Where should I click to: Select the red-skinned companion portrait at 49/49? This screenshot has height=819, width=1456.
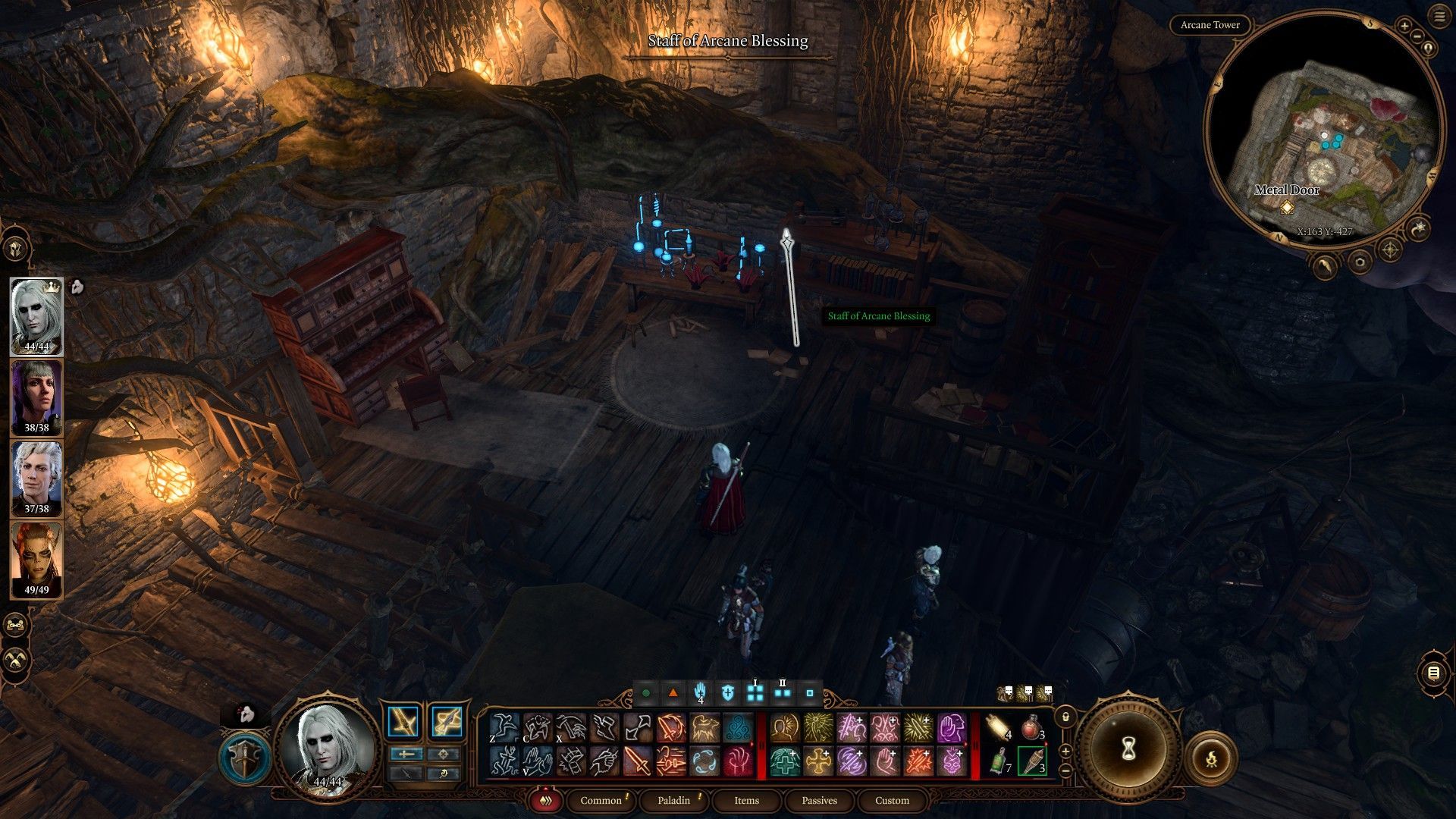36,560
